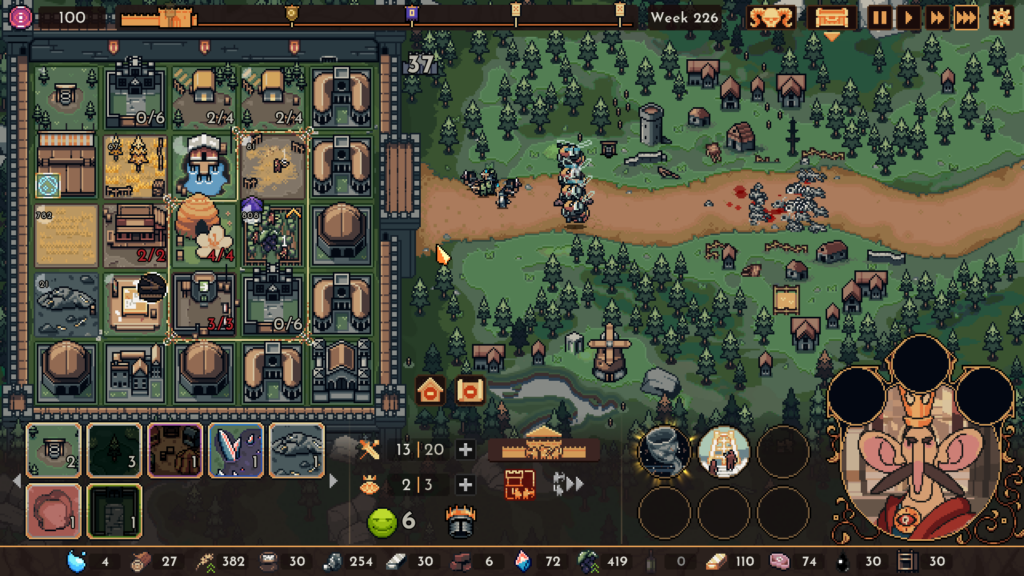Image resolution: width=1024 pixels, height=576 pixels.
Task: Open the treasure chest panel
Action: [x=831, y=18]
